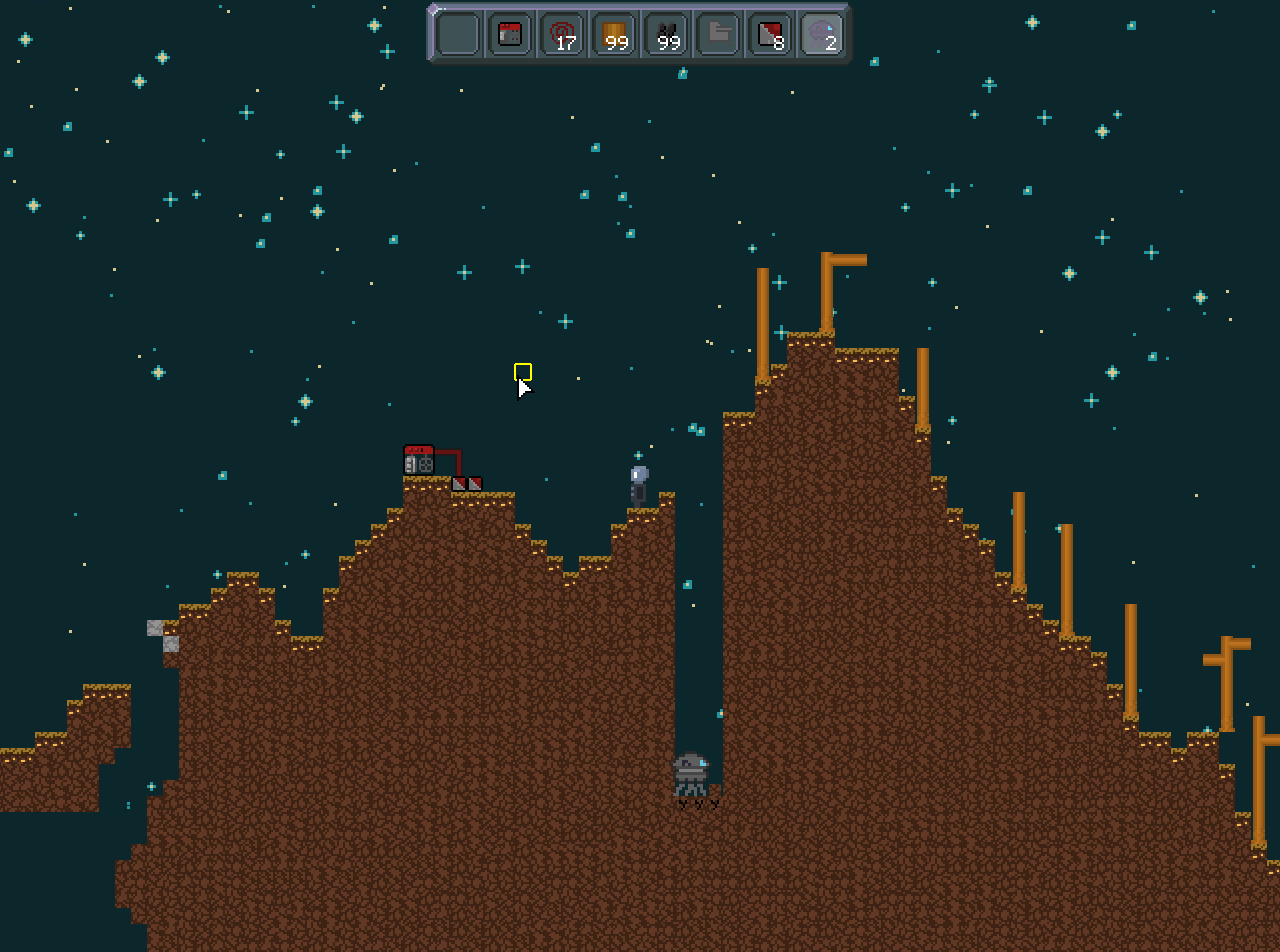This screenshot has width=1280, height=952.
Task: Select the purple jellyfish item stack of 2
Action: pyautogui.click(x=822, y=33)
